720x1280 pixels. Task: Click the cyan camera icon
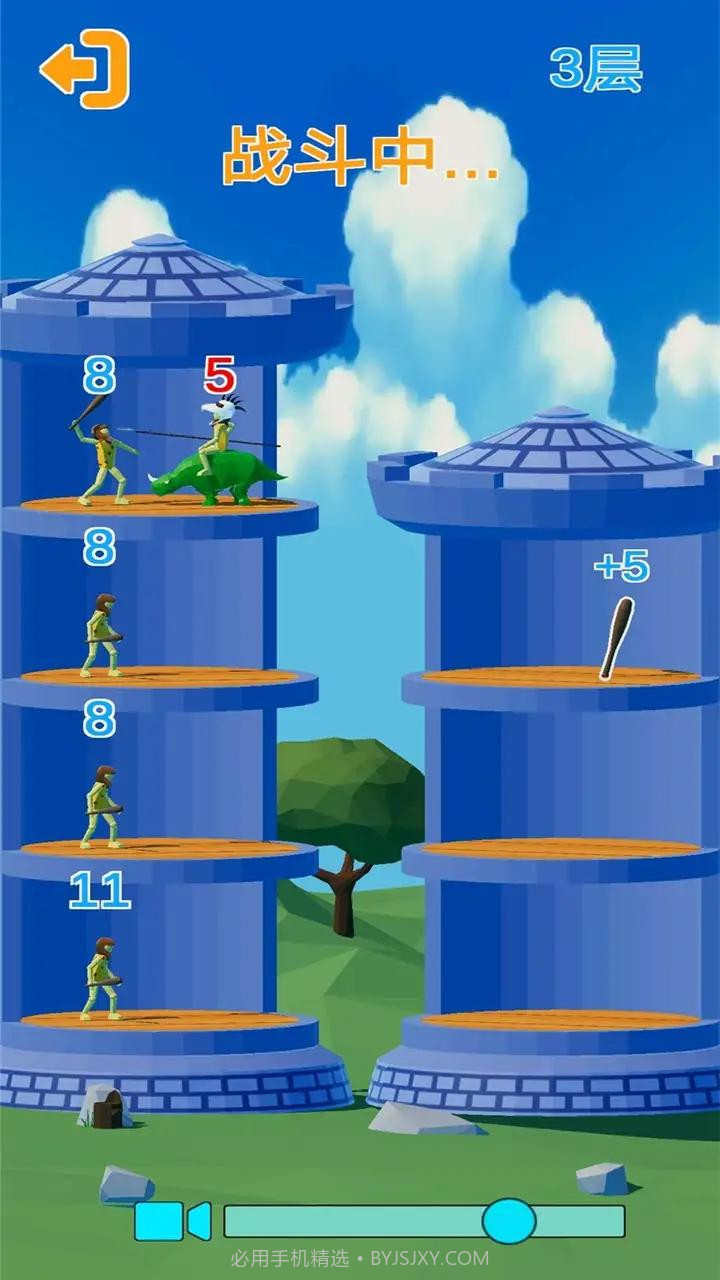click(172, 1221)
